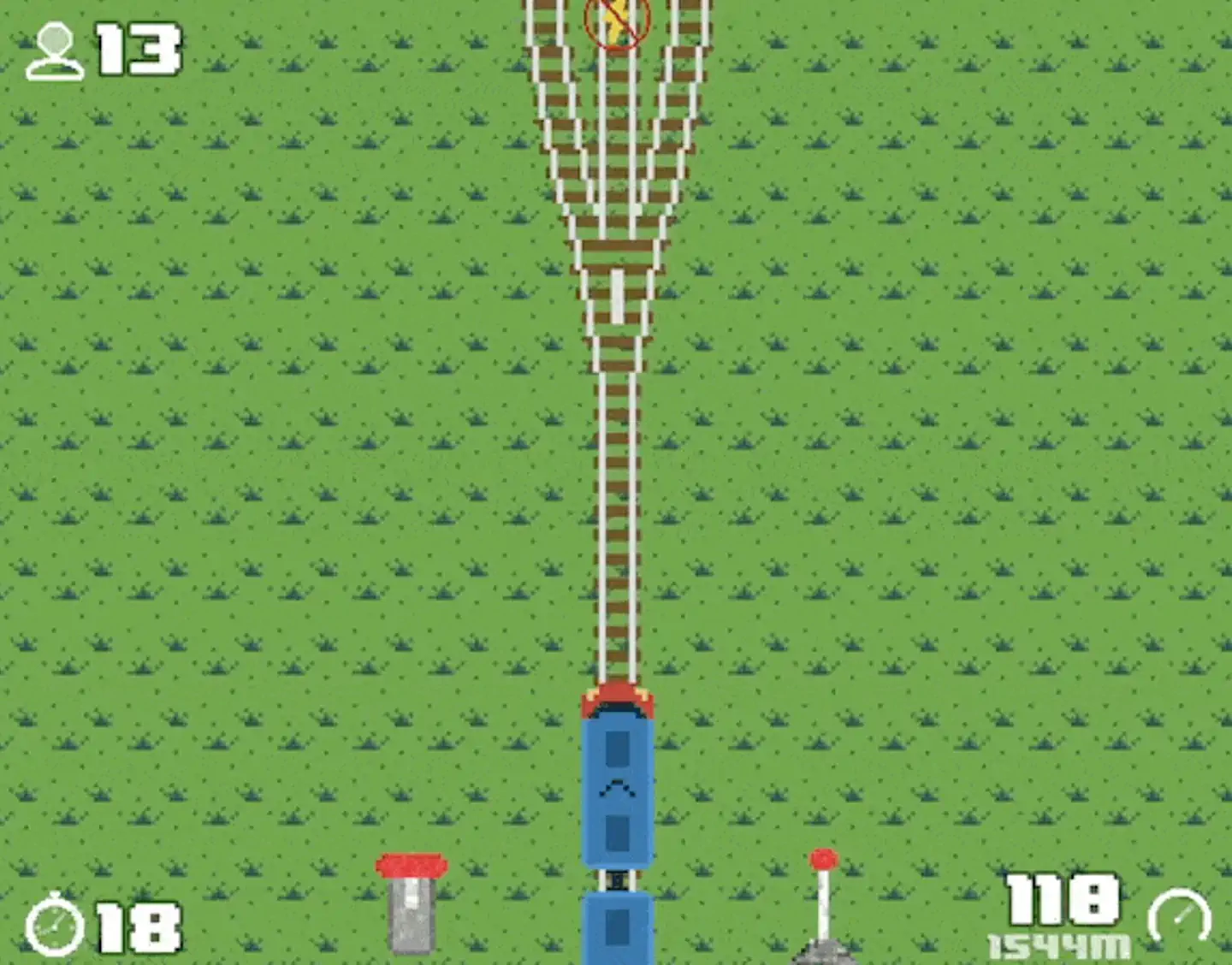
Task: Click the red knob of the switch lever
Action: pos(822,857)
